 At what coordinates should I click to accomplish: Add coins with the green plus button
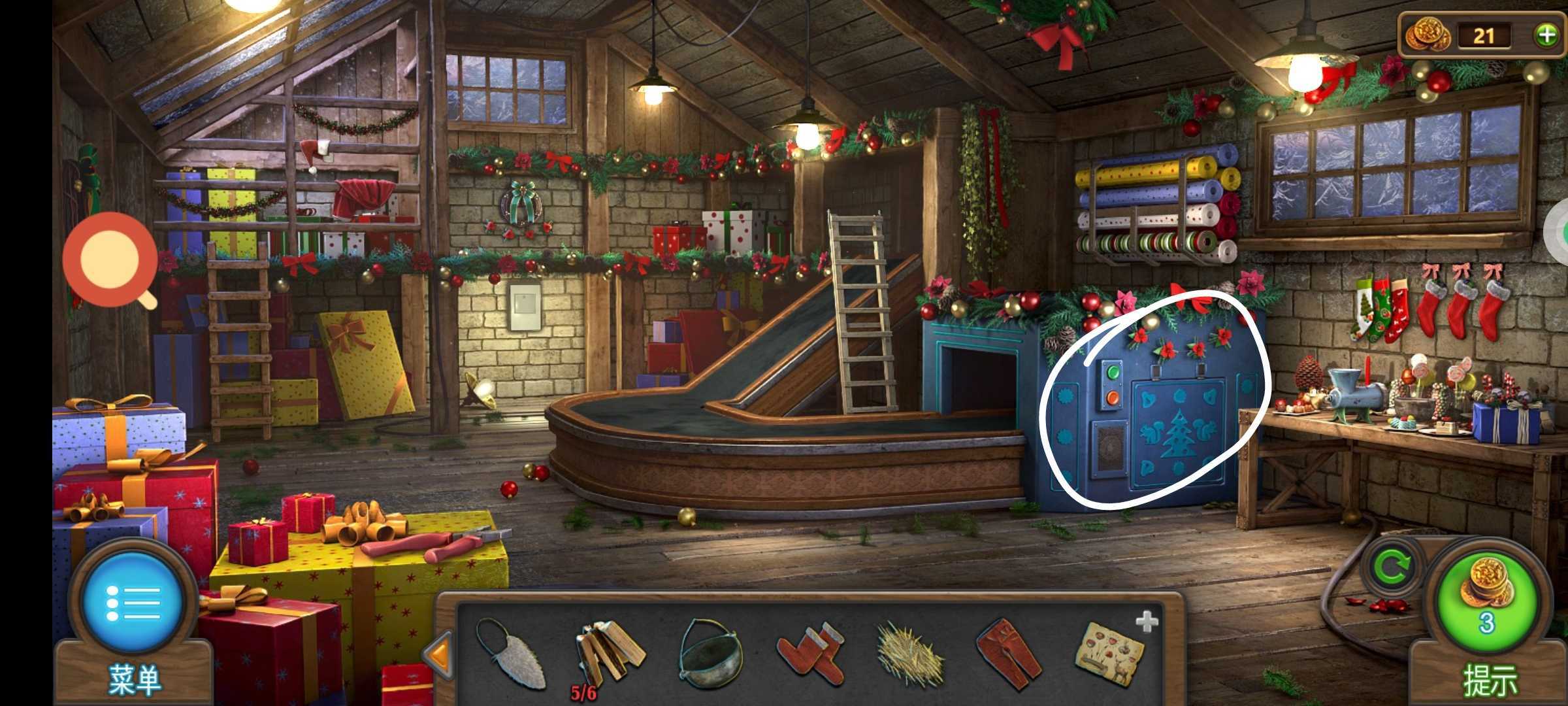click(x=1546, y=35)
